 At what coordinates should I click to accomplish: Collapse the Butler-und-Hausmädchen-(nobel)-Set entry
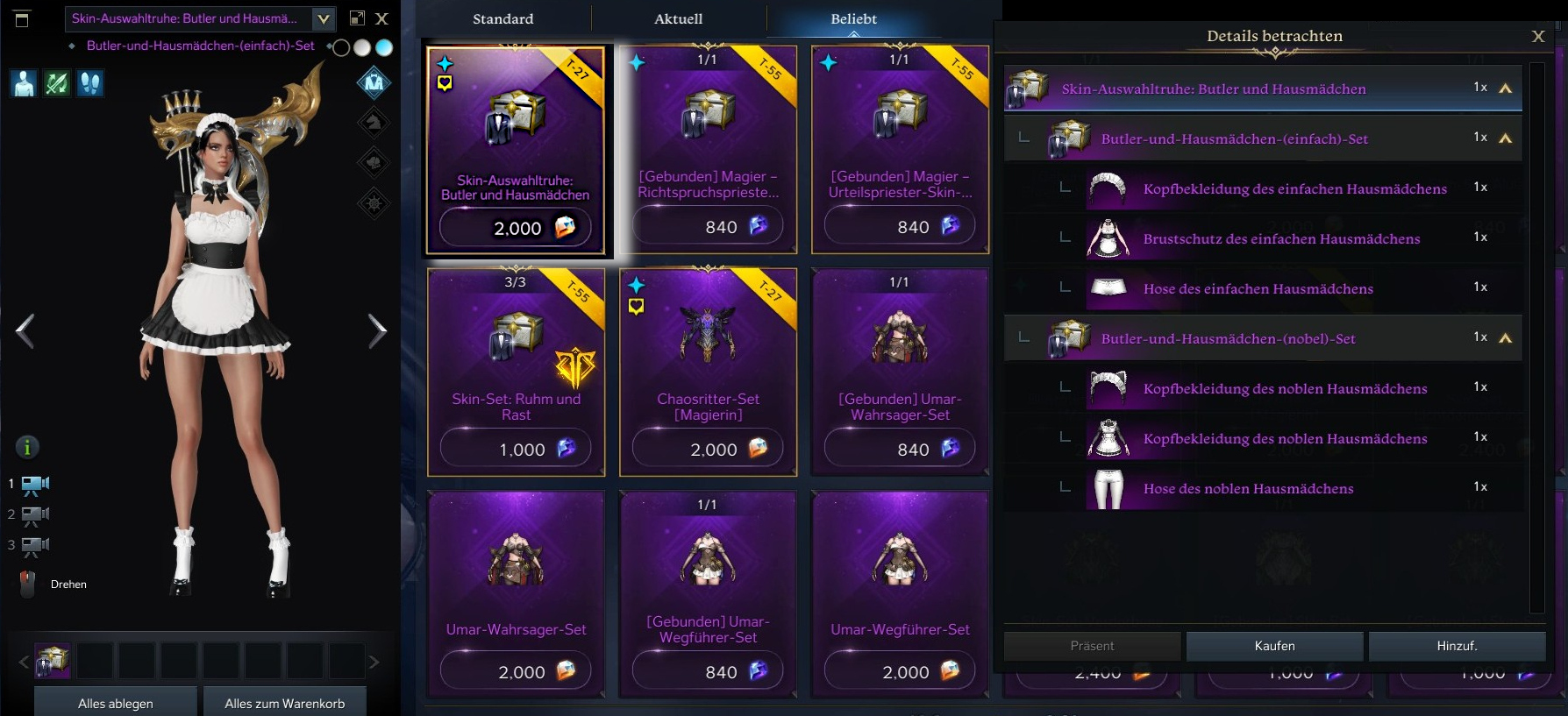[x=1507, y=337]
